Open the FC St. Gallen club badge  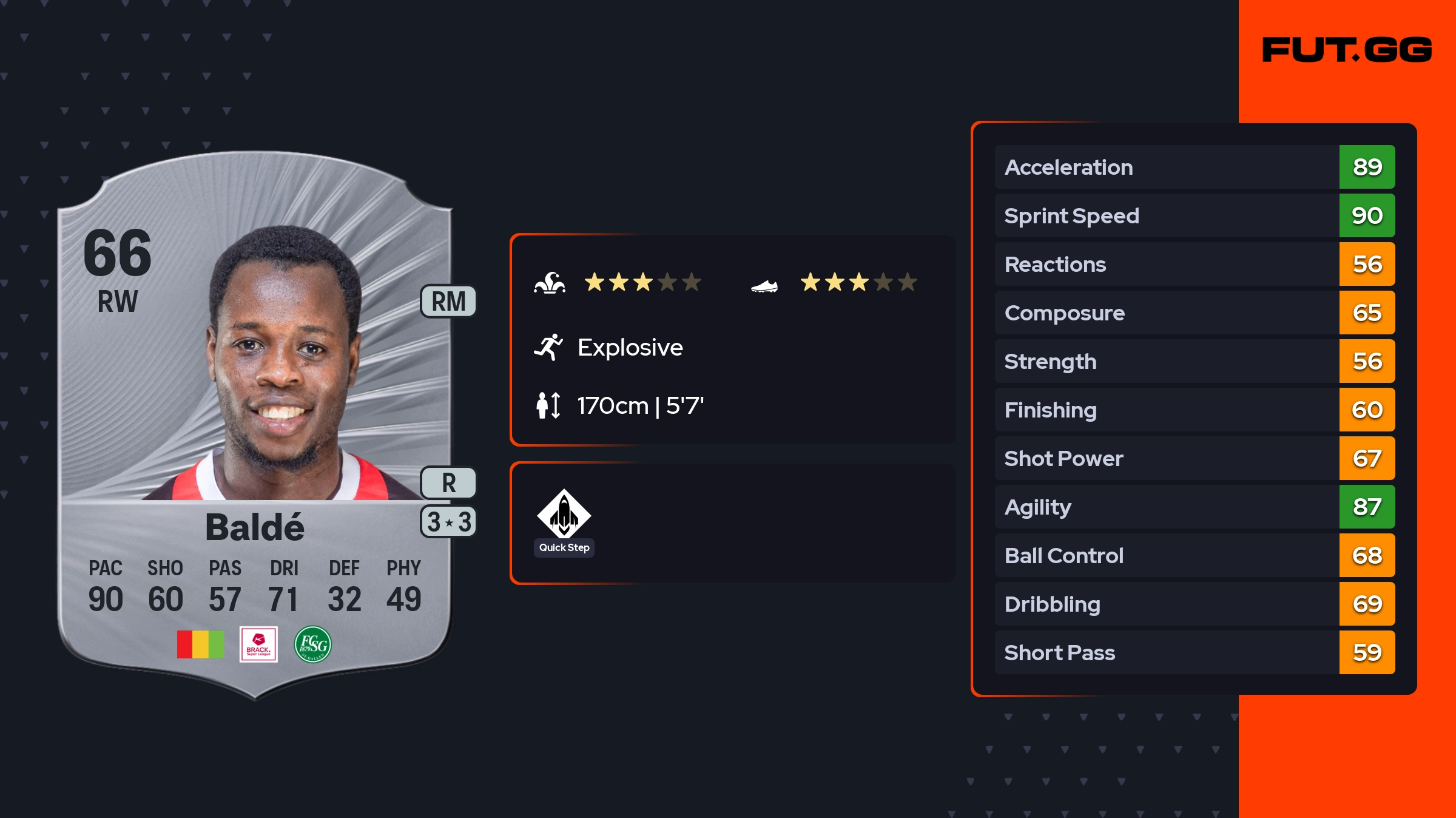click(x=313, y=644)
